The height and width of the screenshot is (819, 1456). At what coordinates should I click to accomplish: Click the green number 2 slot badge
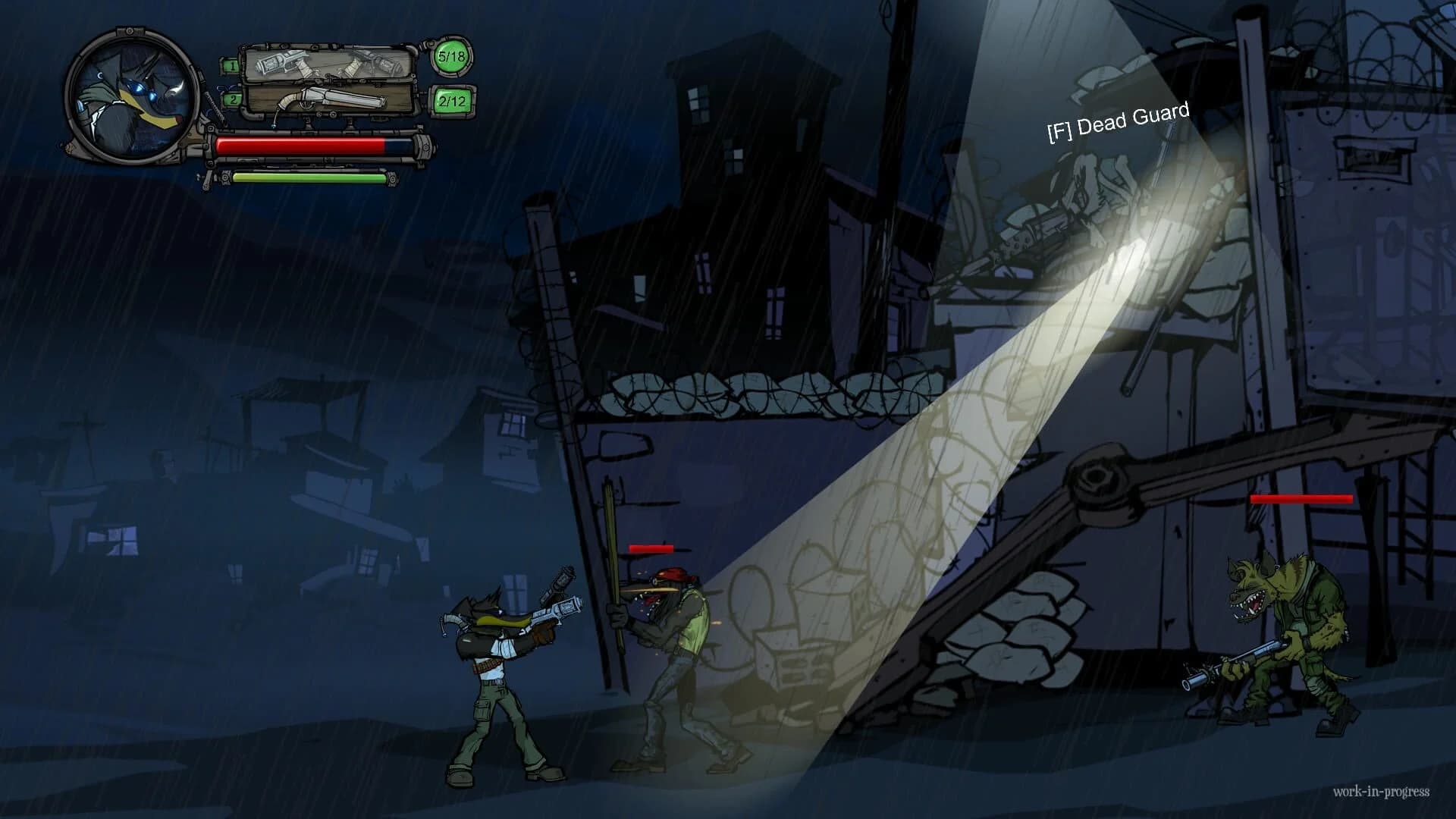232,100
